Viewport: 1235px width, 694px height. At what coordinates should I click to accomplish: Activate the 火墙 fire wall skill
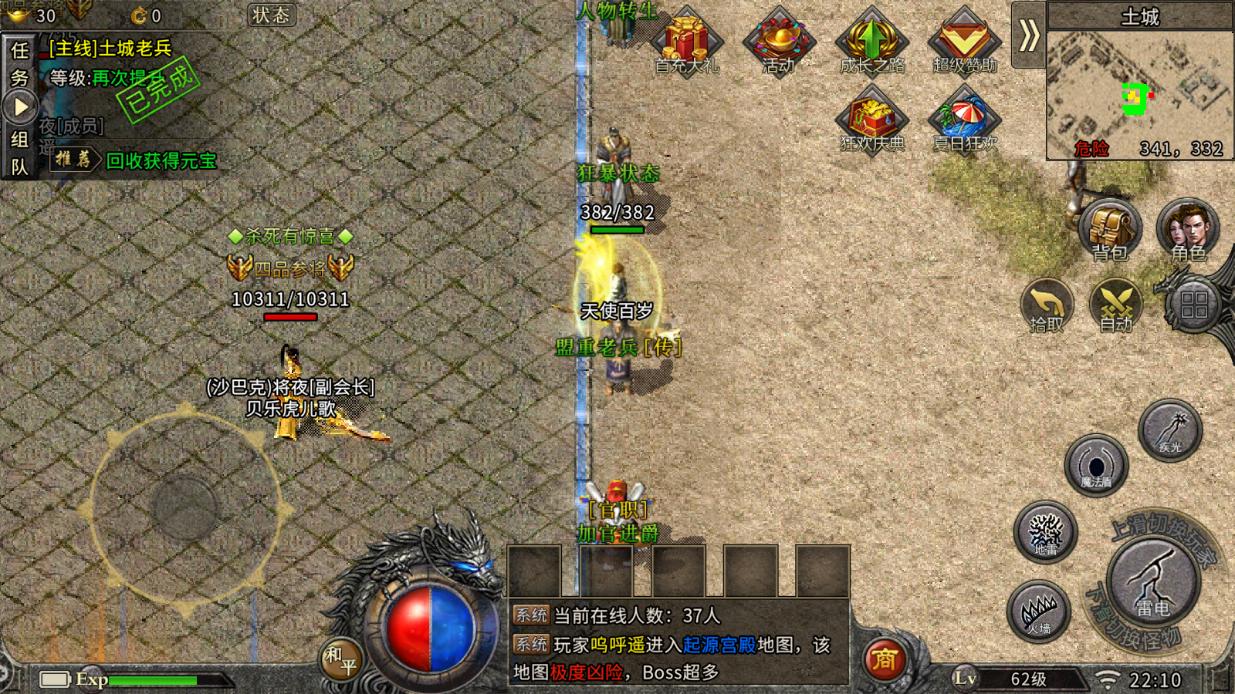point(1038,610)
